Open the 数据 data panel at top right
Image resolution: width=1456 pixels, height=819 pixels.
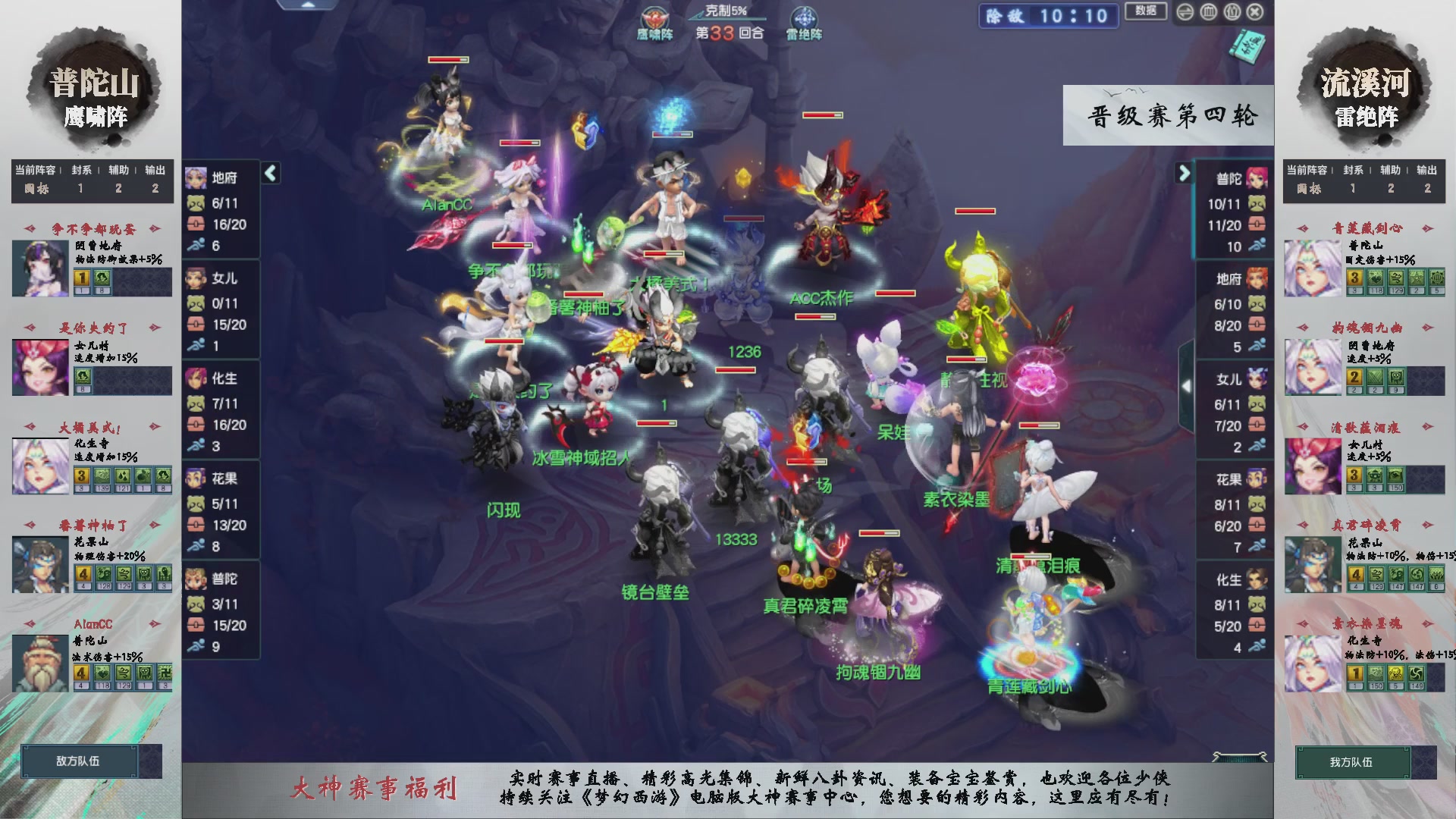click(x=1145, y=11)
